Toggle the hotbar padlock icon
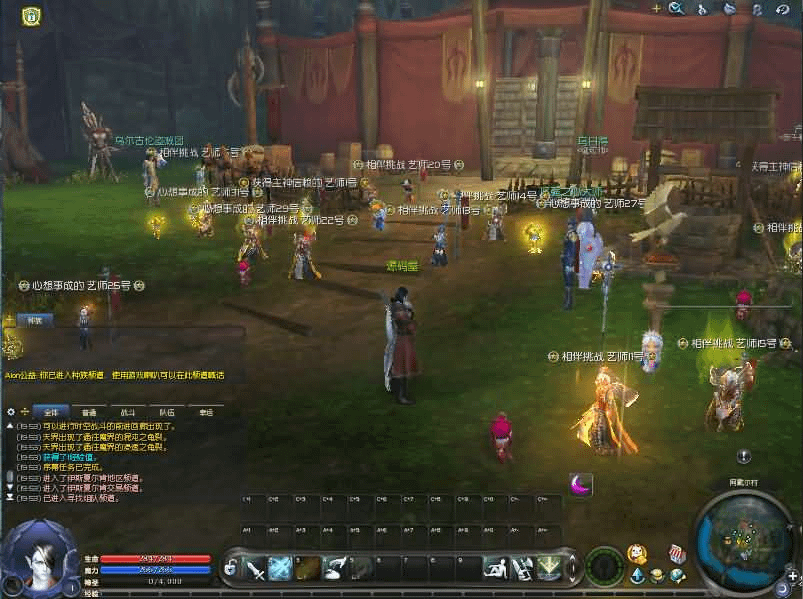 coord(231,568)
